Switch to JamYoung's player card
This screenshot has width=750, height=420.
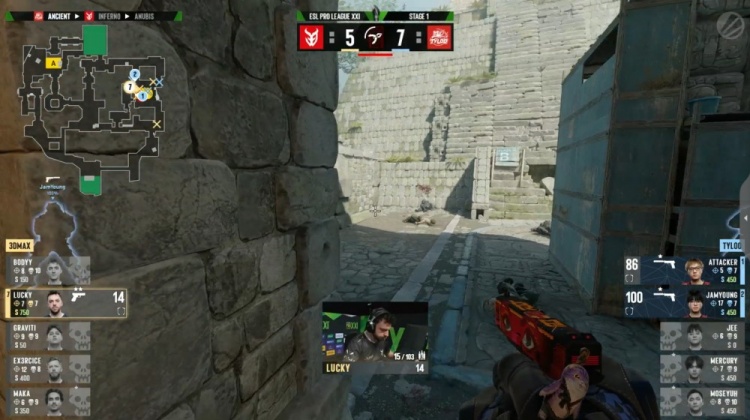(685, 302)
